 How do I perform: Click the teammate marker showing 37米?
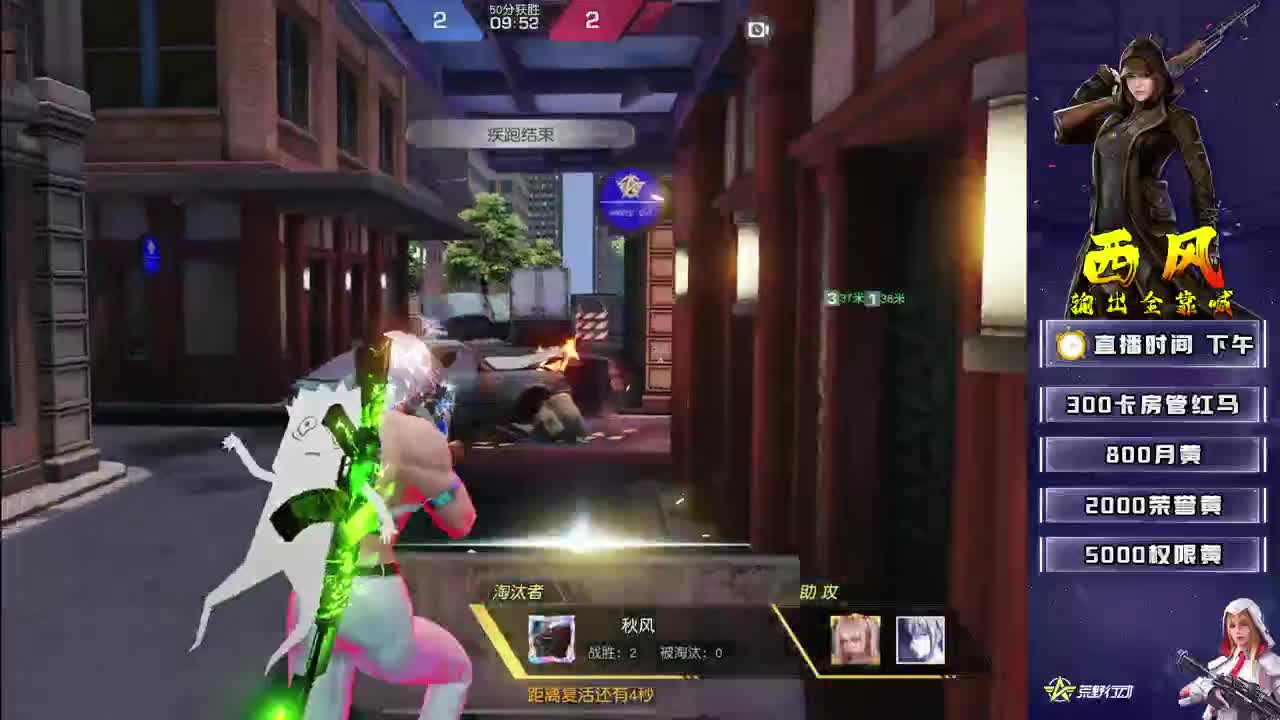tap(843, 298)
